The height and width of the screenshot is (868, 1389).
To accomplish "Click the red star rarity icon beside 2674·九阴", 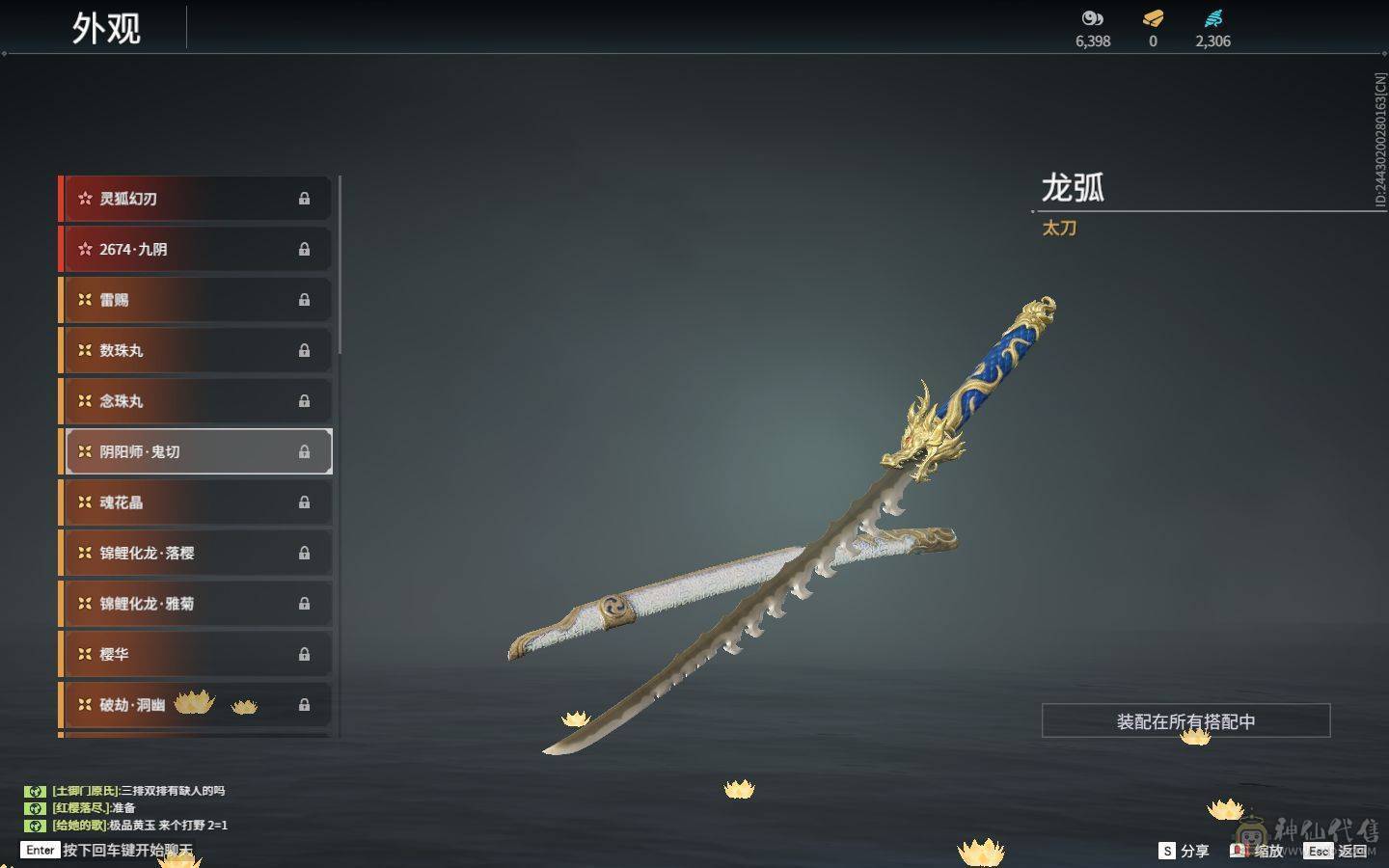I will 84,249.
